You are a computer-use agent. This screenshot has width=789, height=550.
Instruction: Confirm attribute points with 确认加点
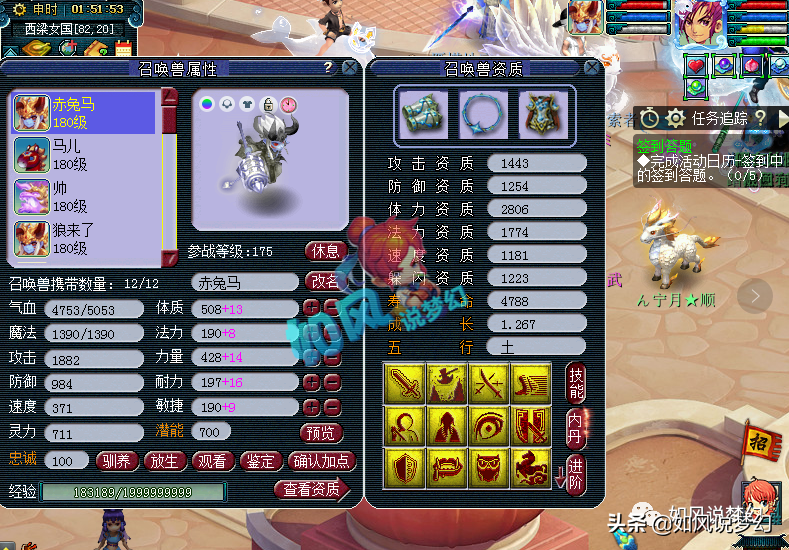point(321,461)
